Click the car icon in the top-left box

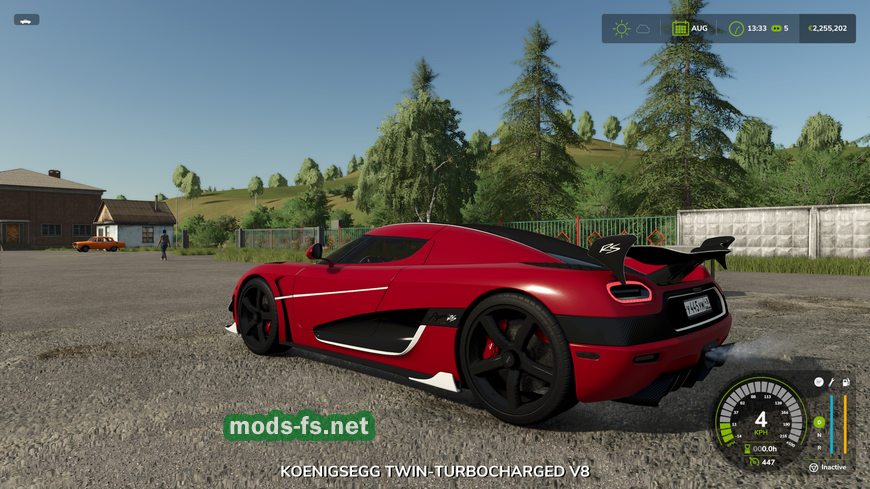(26, 19)
